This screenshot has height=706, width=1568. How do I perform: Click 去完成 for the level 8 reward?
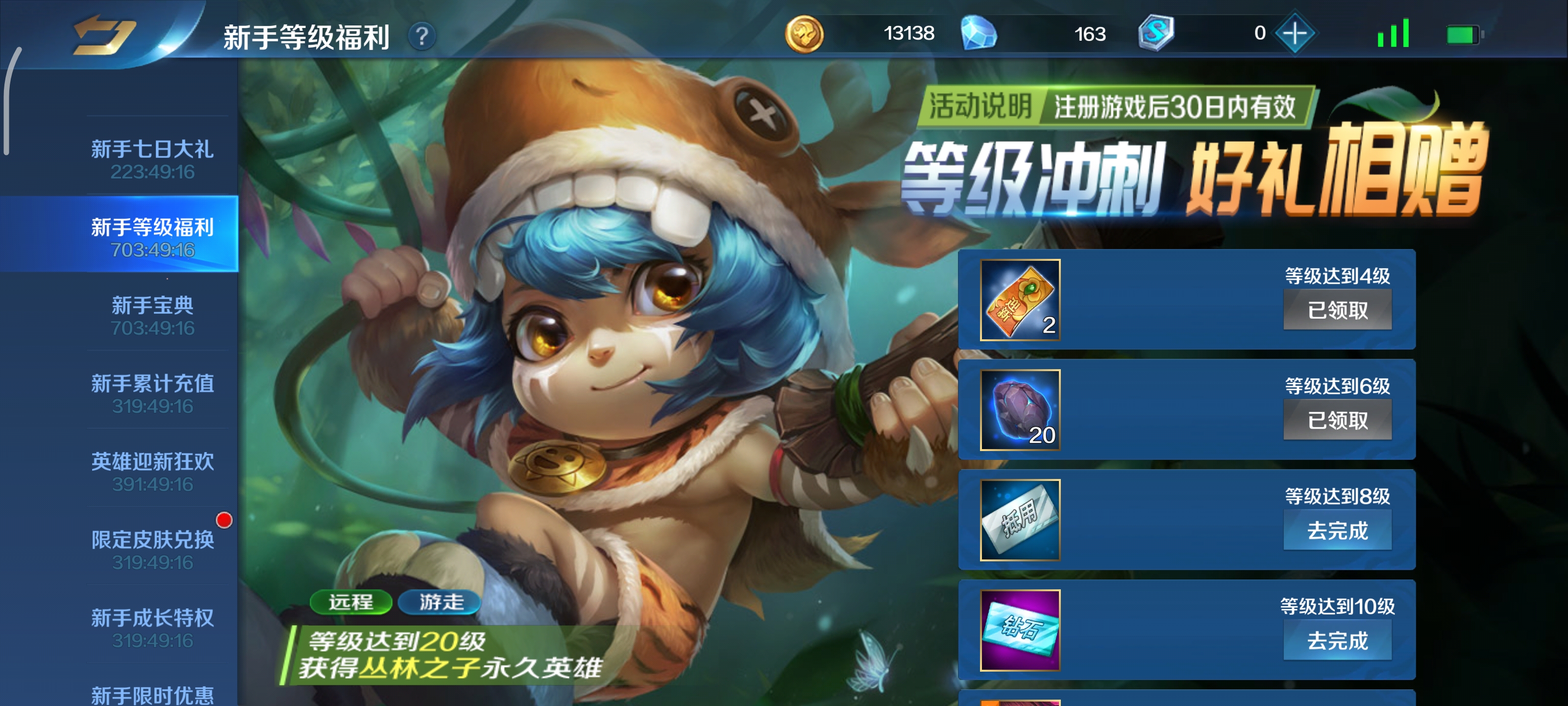[x=1339, y=530]
